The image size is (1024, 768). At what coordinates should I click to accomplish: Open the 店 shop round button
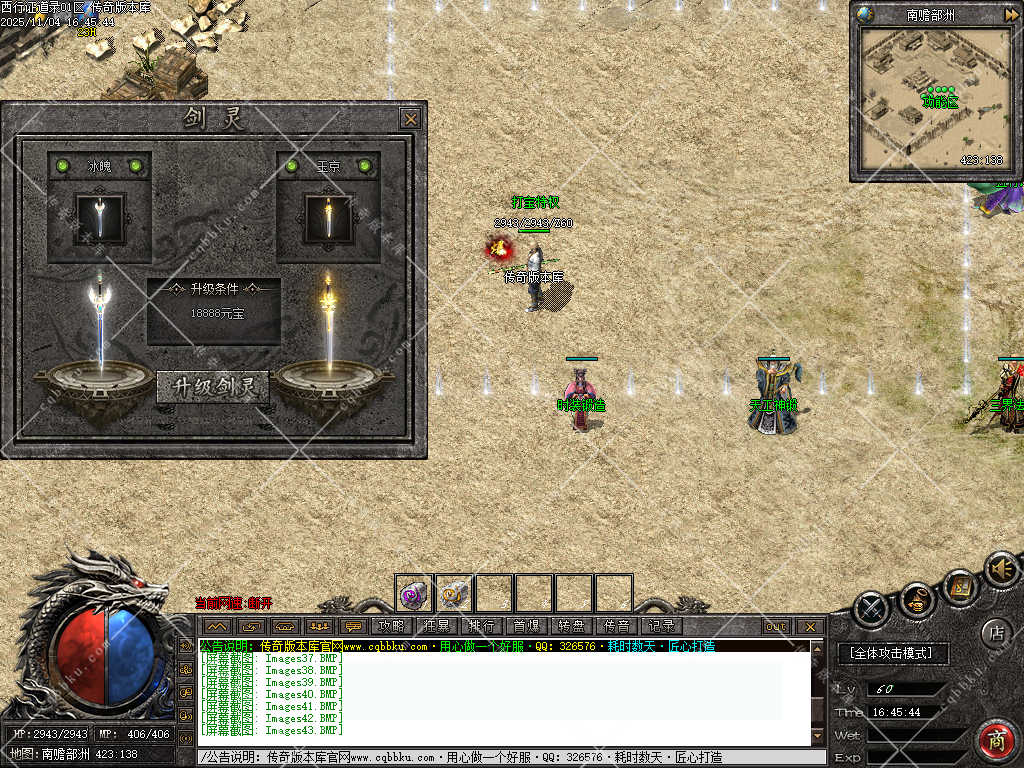tap(995, 632)
